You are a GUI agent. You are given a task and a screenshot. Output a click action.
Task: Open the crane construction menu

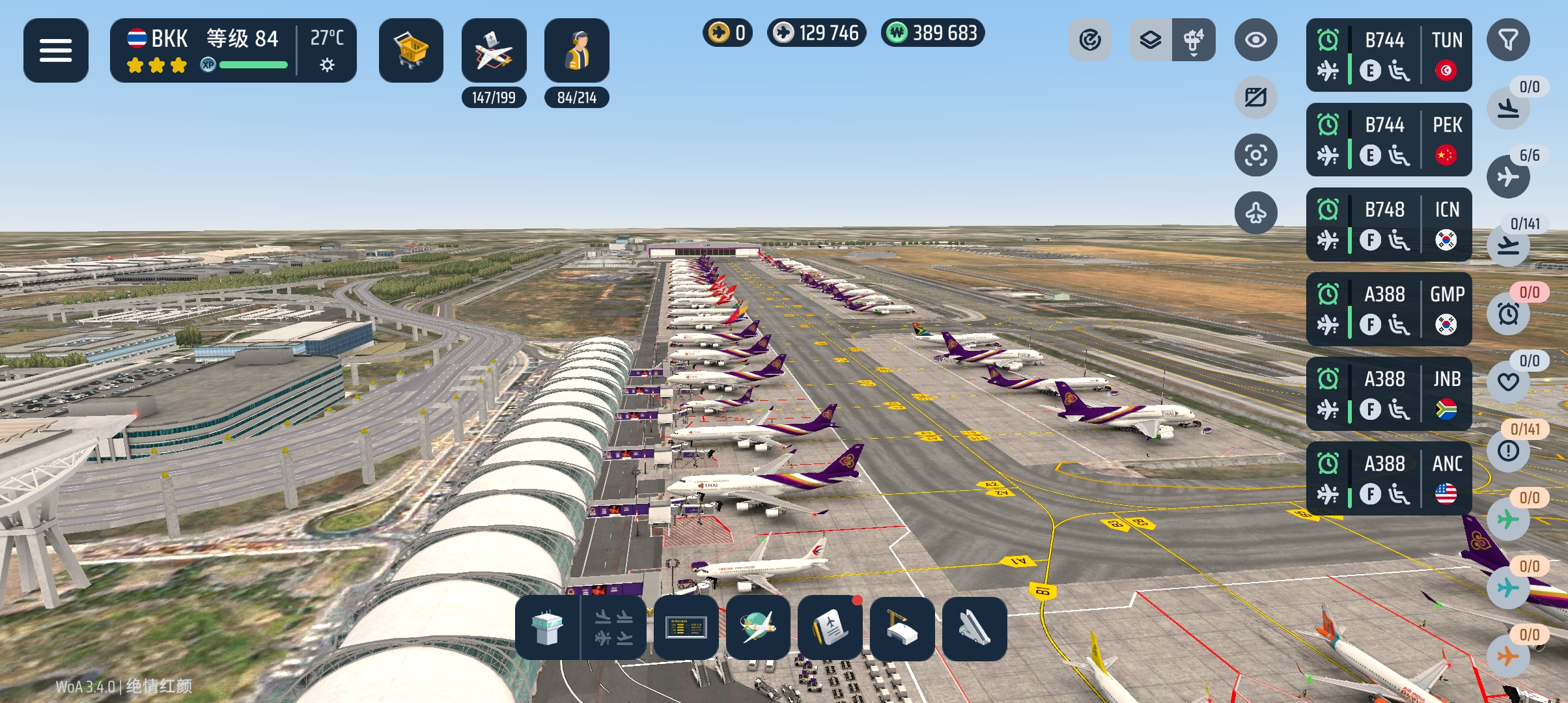pyautogui.click(x=902, y=628)
